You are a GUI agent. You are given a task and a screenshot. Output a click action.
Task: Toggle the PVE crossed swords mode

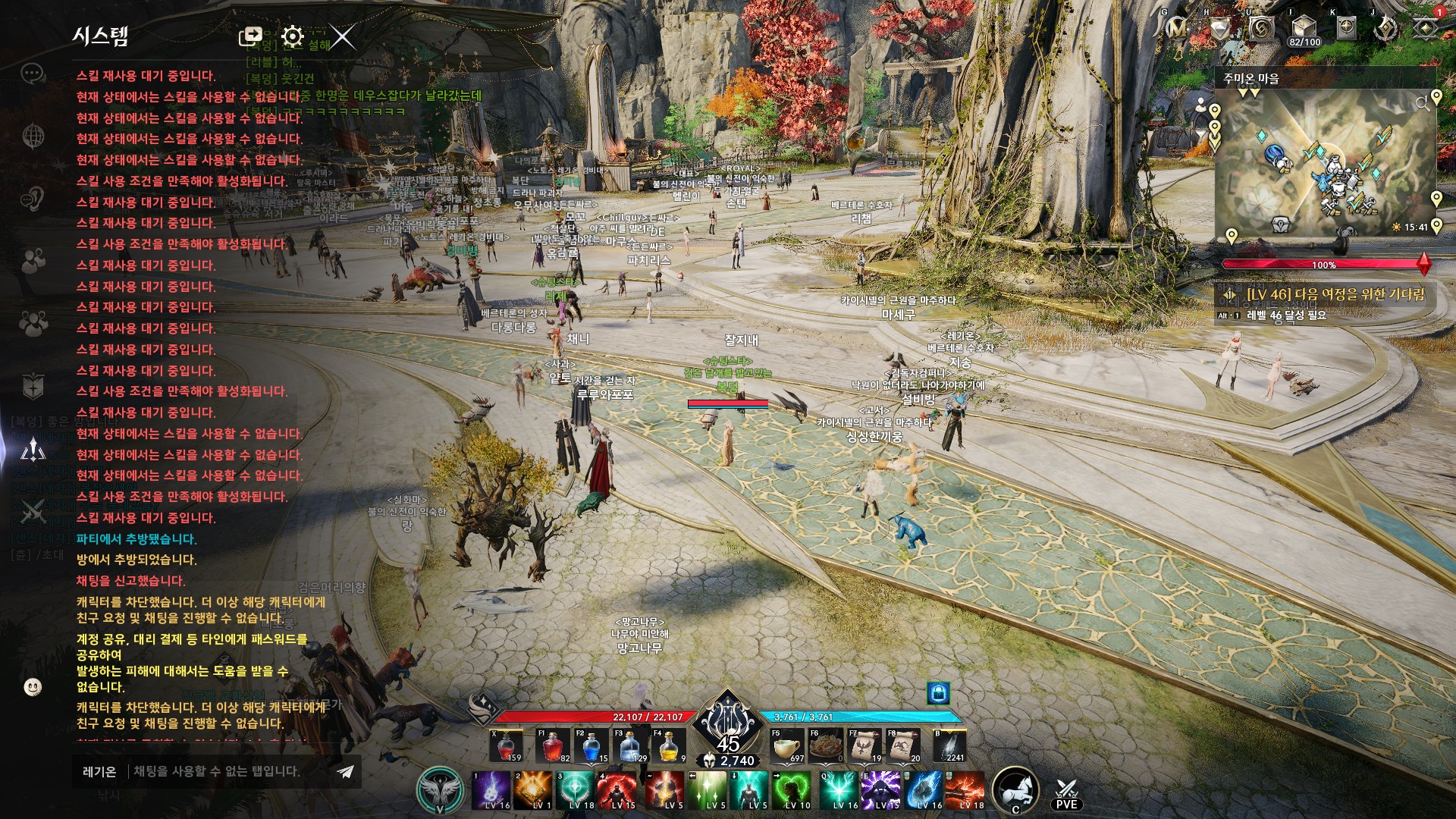pyautogui.click(x=1066, y=793)
